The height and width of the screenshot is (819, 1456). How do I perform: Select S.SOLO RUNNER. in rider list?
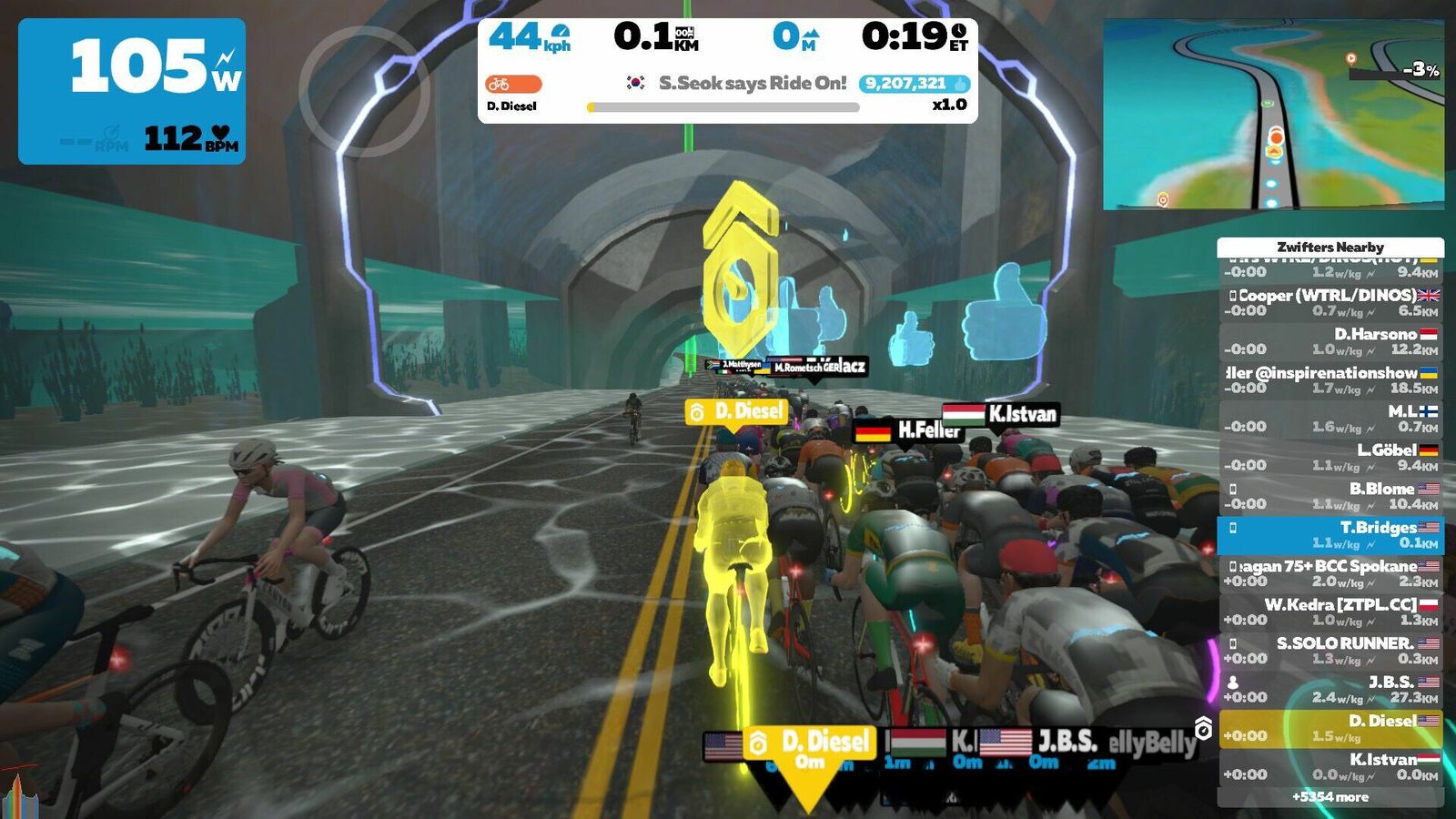click(1330, 651)
